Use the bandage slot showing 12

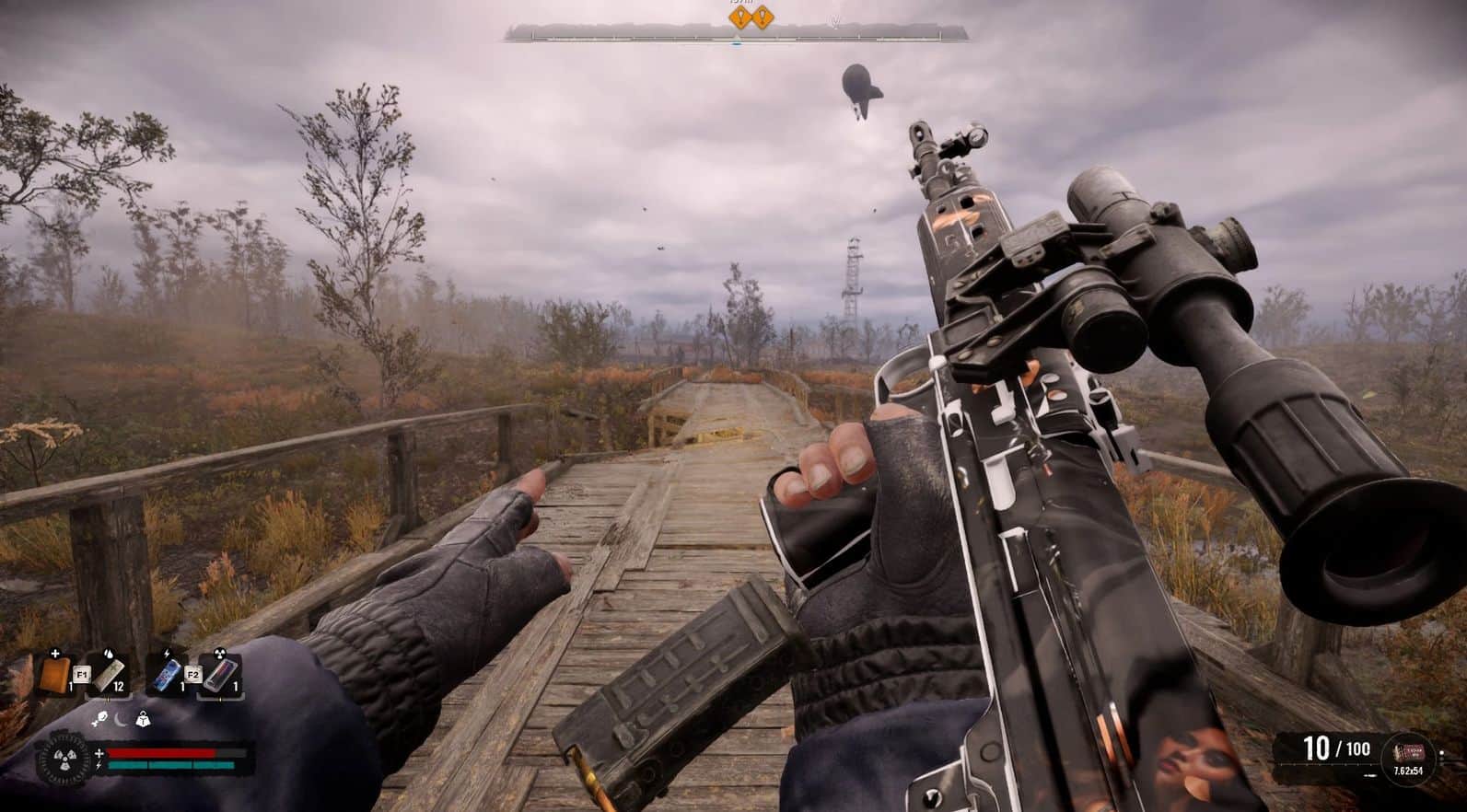click(x=108, y=674)
